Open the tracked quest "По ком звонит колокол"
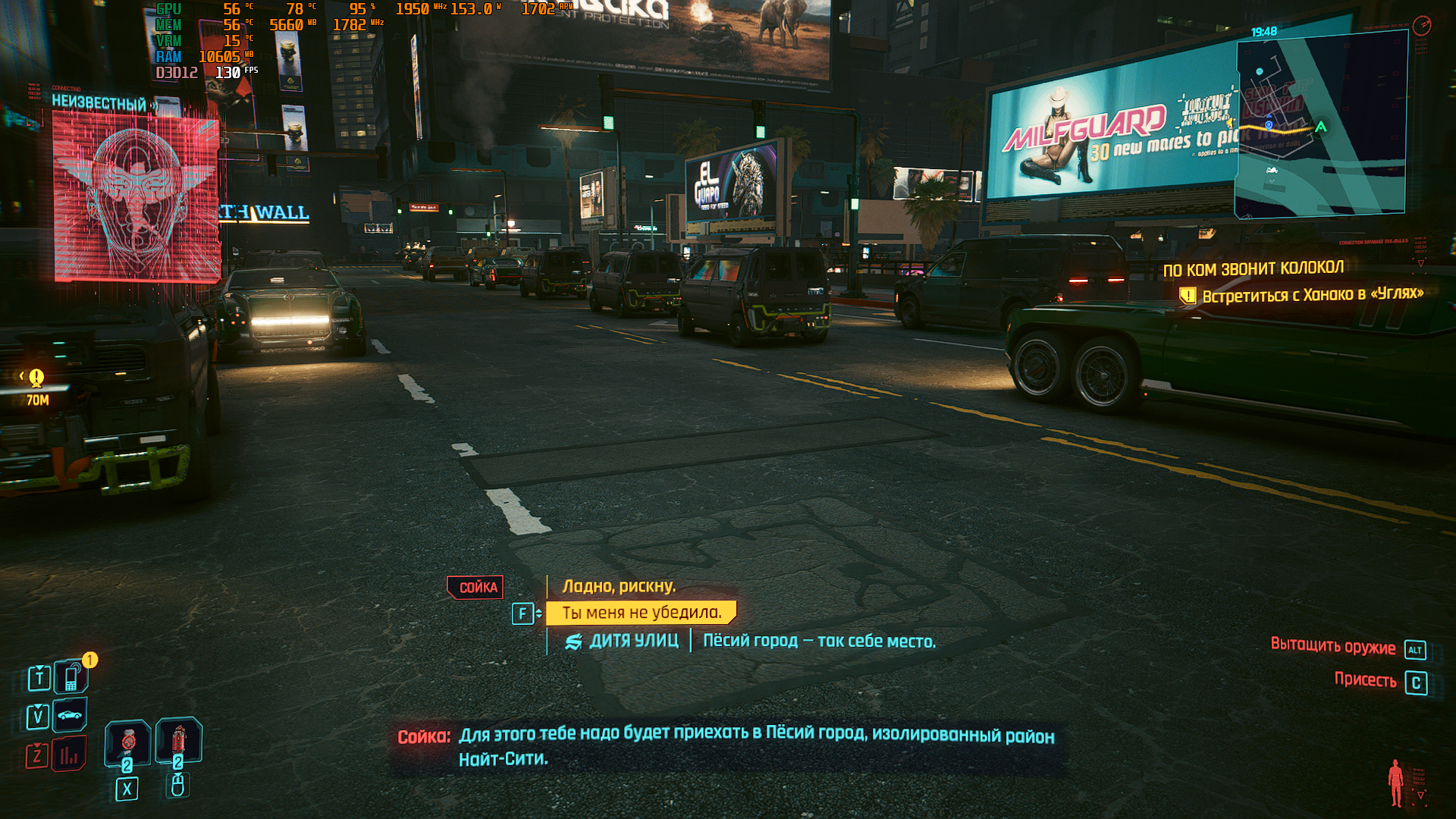The image size is (1456, 819). [x=1253, y=268]
